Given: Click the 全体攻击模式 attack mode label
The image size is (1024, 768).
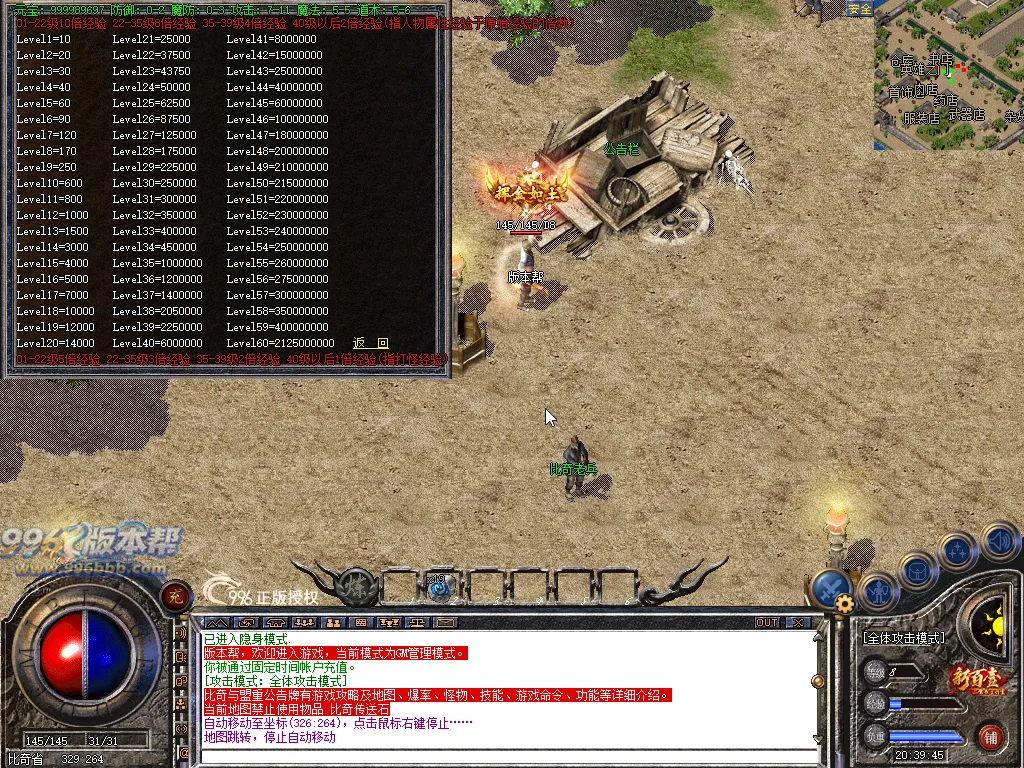Looking at the screenshot, I should tap(903, 637).
